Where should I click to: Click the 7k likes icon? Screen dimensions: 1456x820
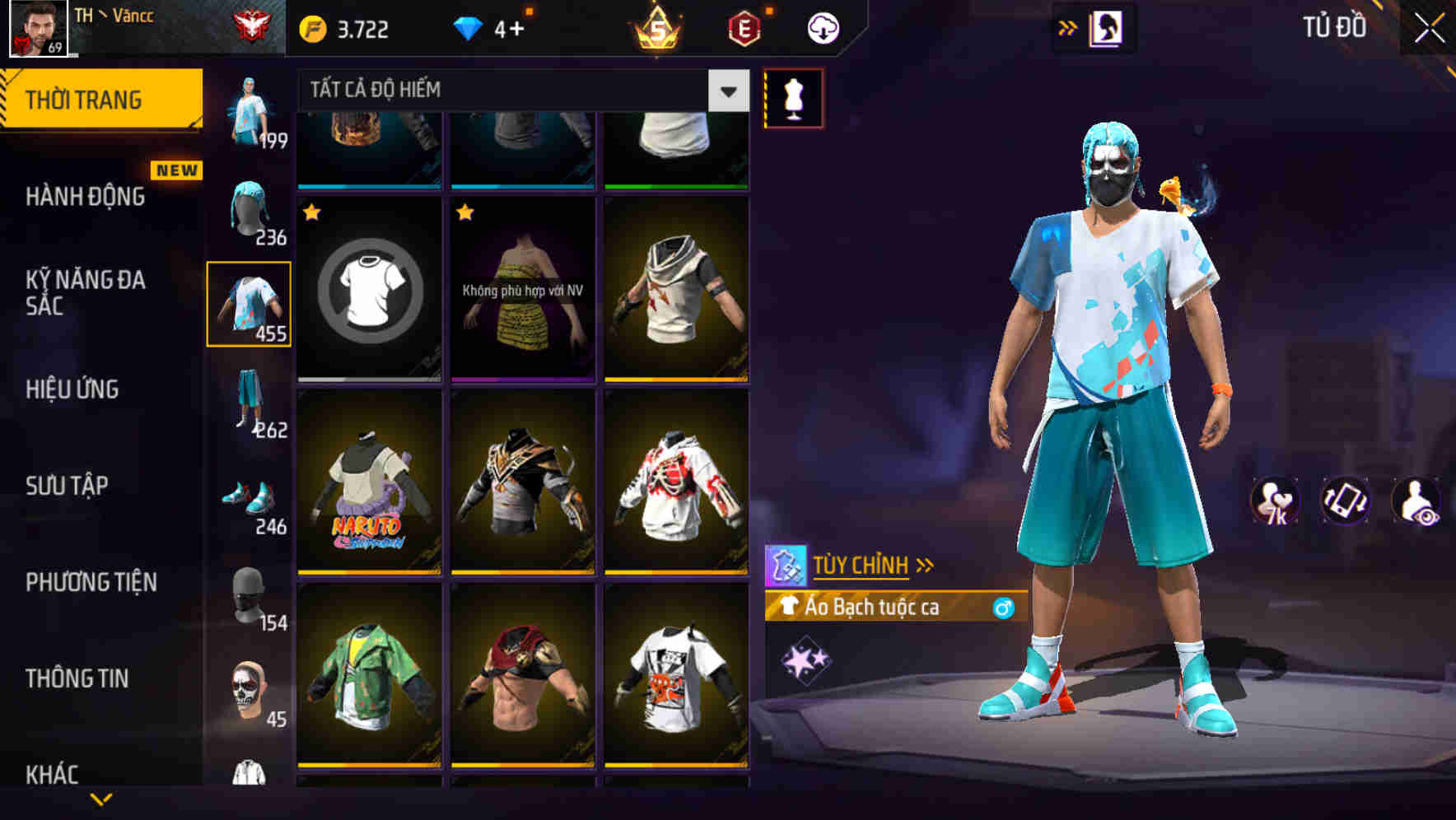[x=1274, y=502]
